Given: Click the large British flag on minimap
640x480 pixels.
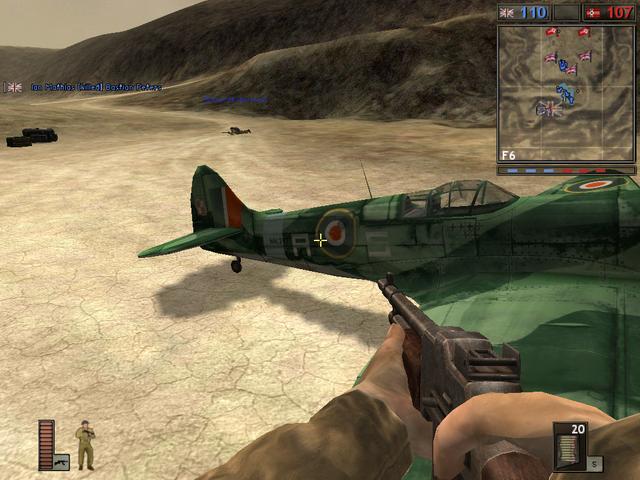Looking at the screenshot, I should [548, 109].
